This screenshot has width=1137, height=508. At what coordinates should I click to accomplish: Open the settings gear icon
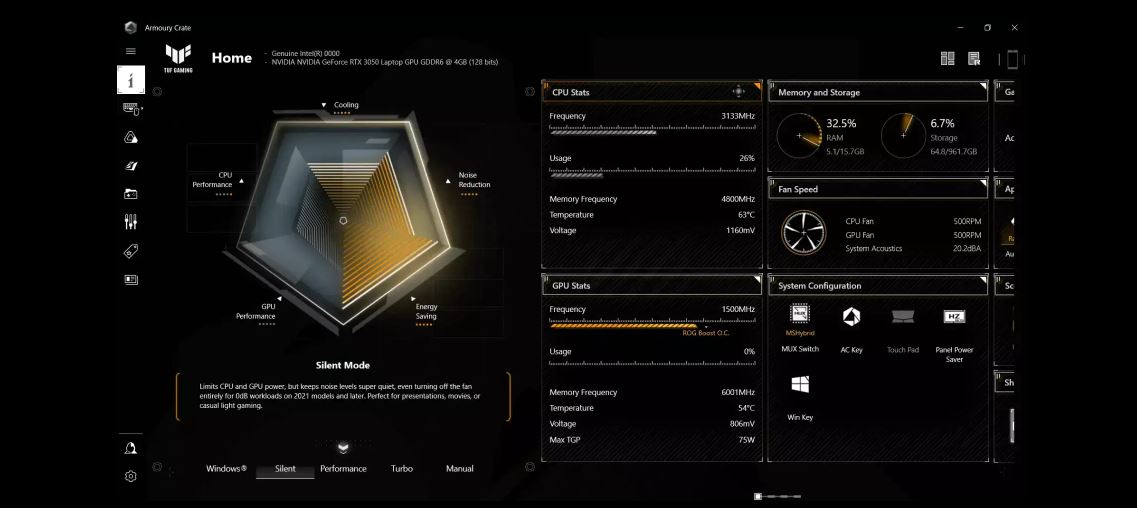[x=131, y=477]
